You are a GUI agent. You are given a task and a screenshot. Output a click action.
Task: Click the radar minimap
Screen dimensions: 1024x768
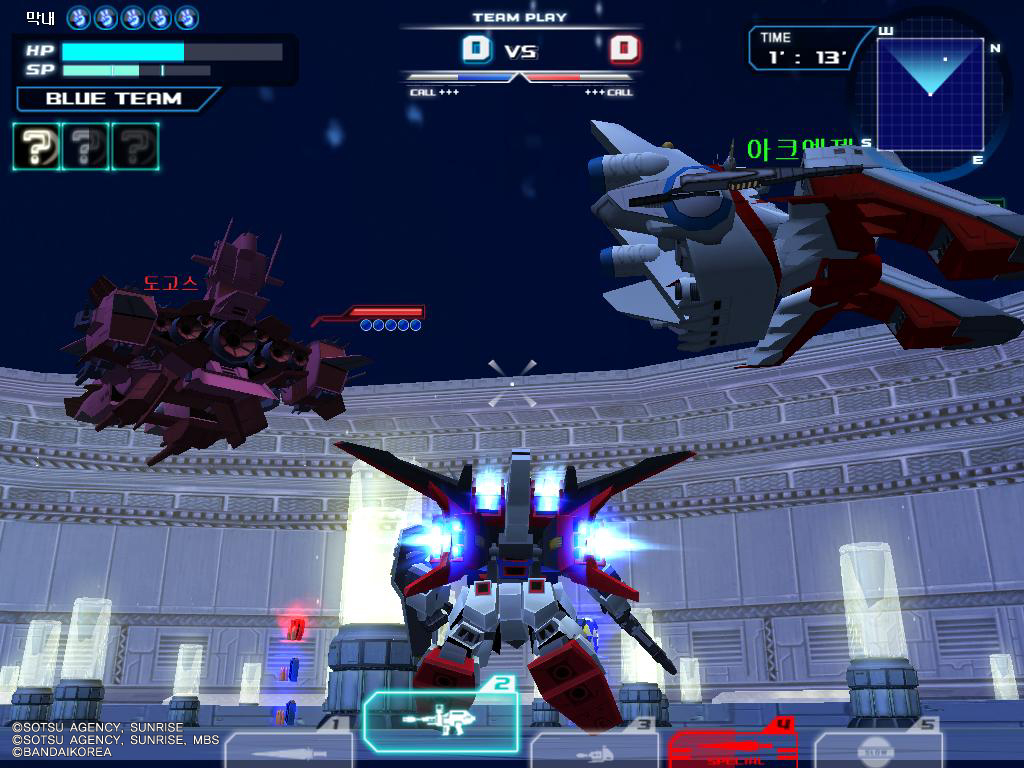point(930,92)
